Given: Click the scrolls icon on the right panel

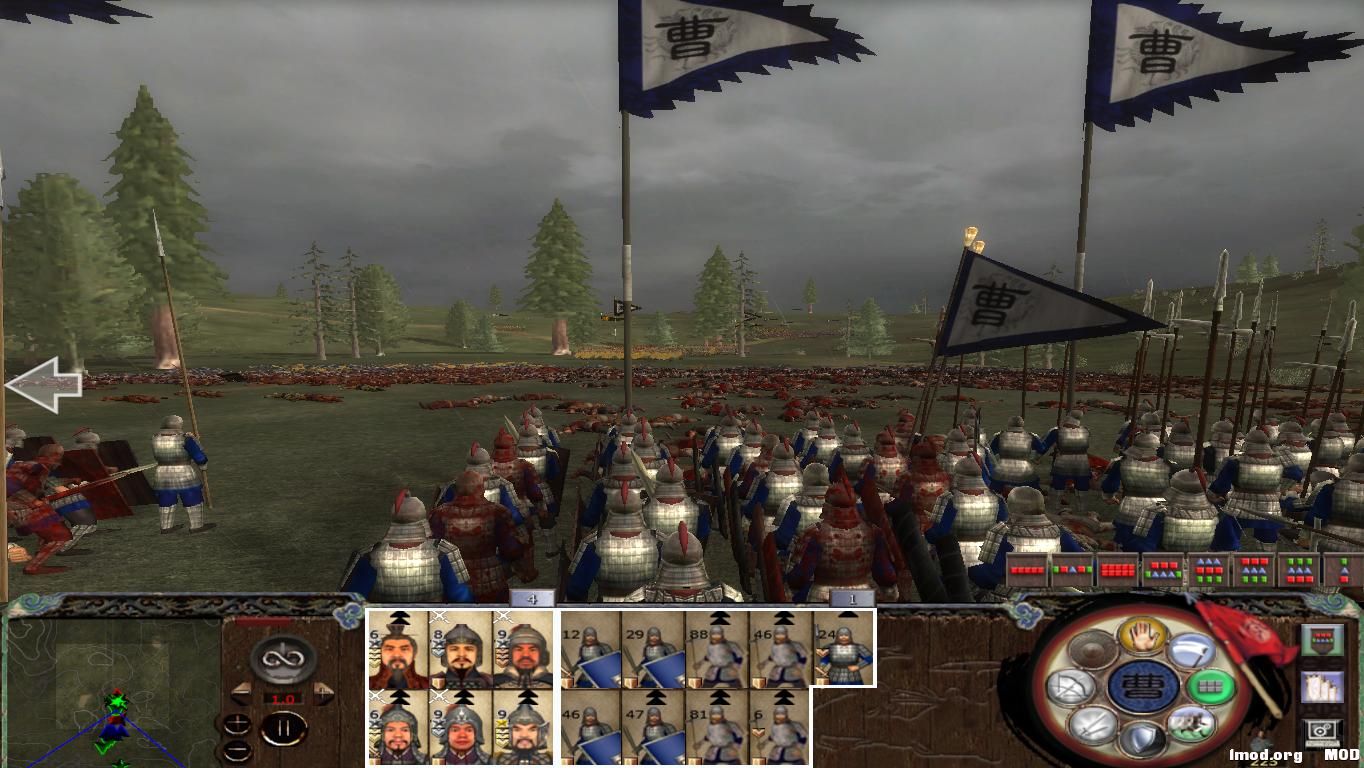Looking at the screenshot, I should click(1323, 686).
